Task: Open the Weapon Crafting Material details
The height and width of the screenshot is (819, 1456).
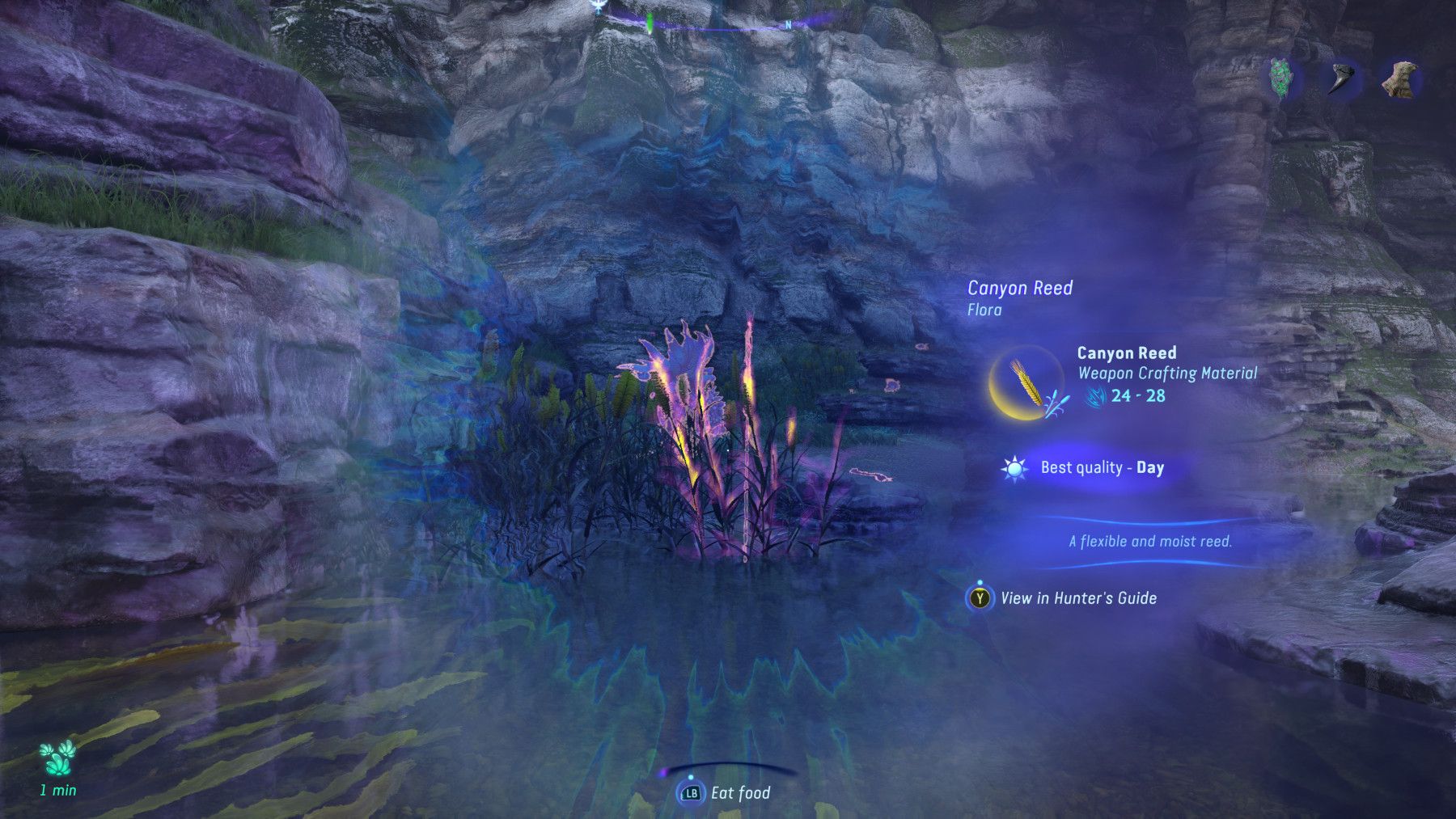Action: coord(1168,374)
